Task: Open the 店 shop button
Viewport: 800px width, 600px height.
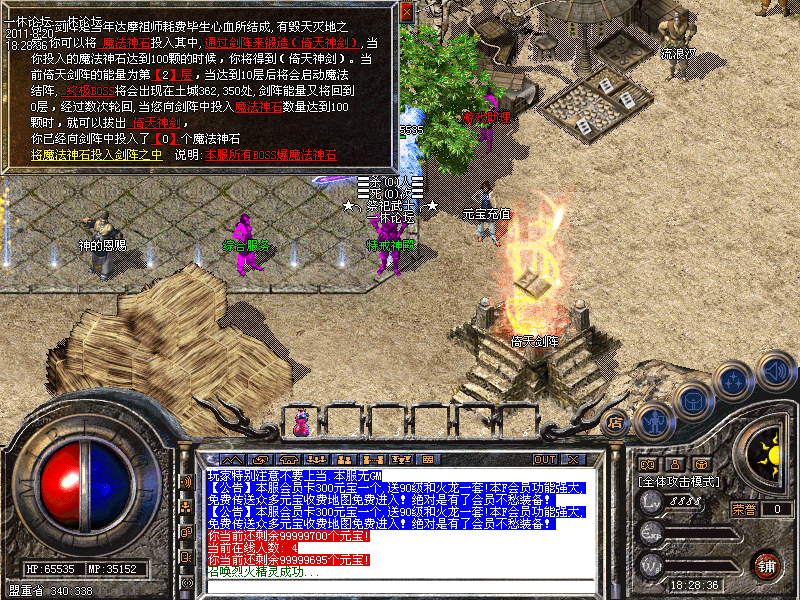Action: coord(614,421)
